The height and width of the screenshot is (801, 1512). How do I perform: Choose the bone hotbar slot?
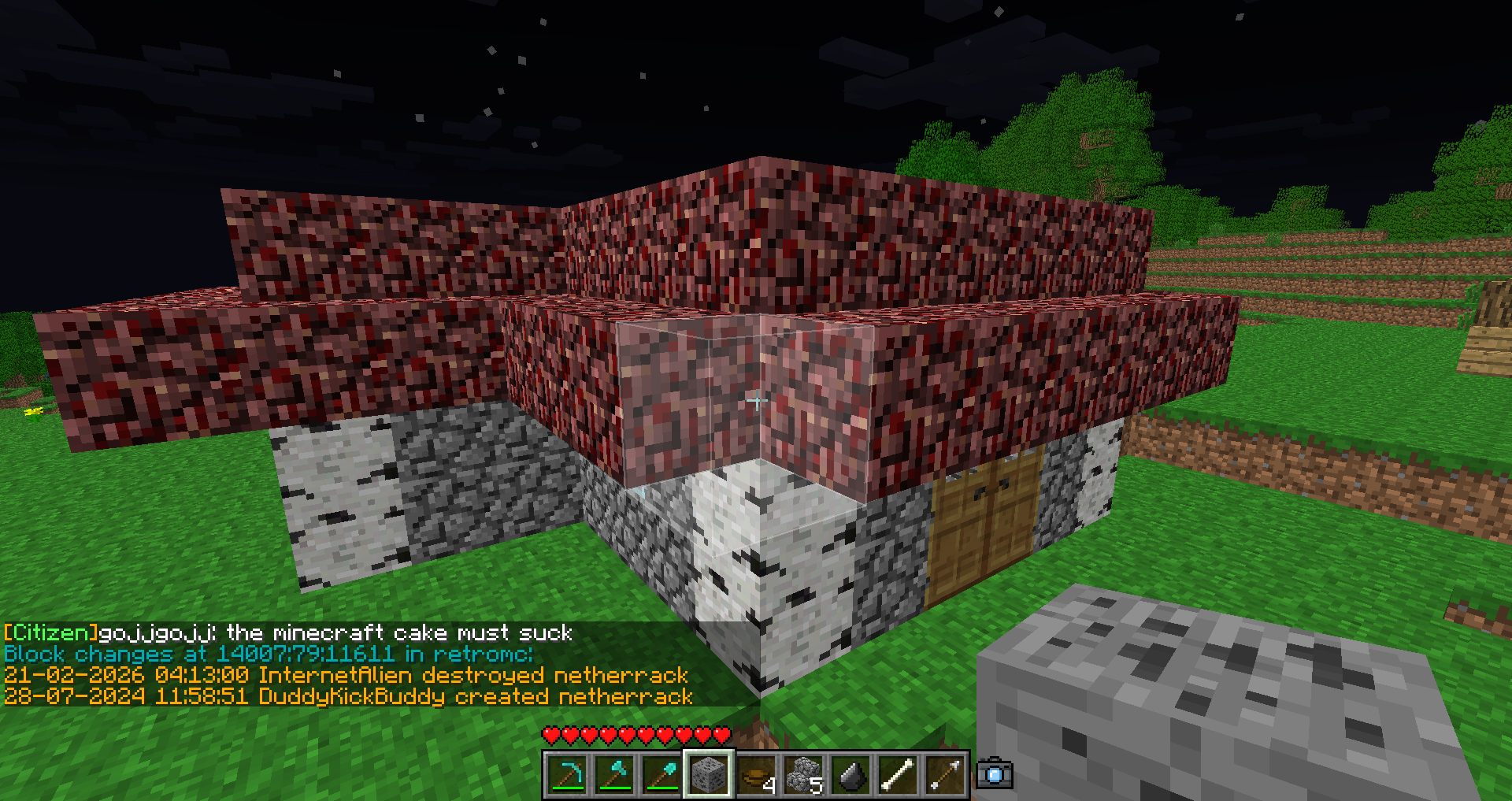pyautogui.click(x=898, y=775)
